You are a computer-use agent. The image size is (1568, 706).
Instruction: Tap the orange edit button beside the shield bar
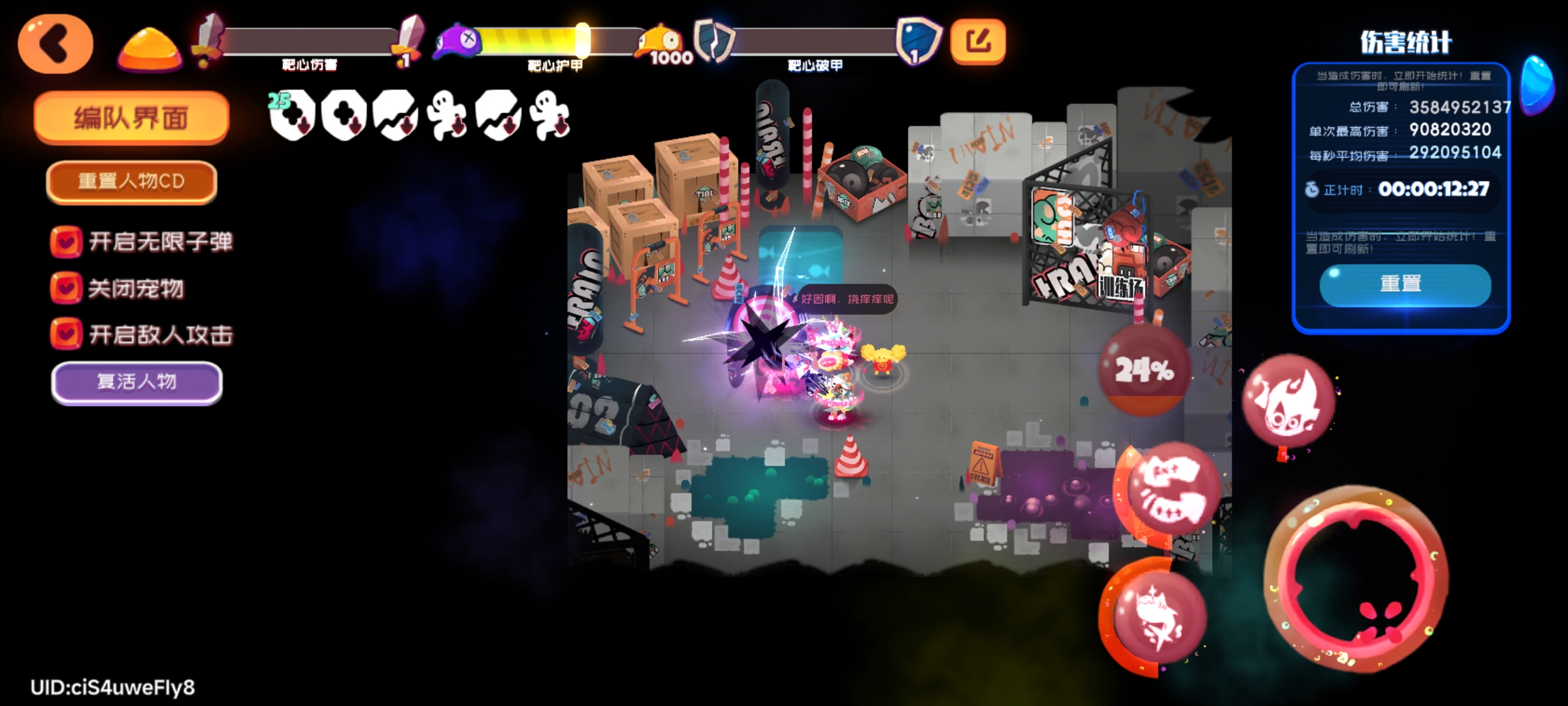pyautogui.click(x=977, y=42)
